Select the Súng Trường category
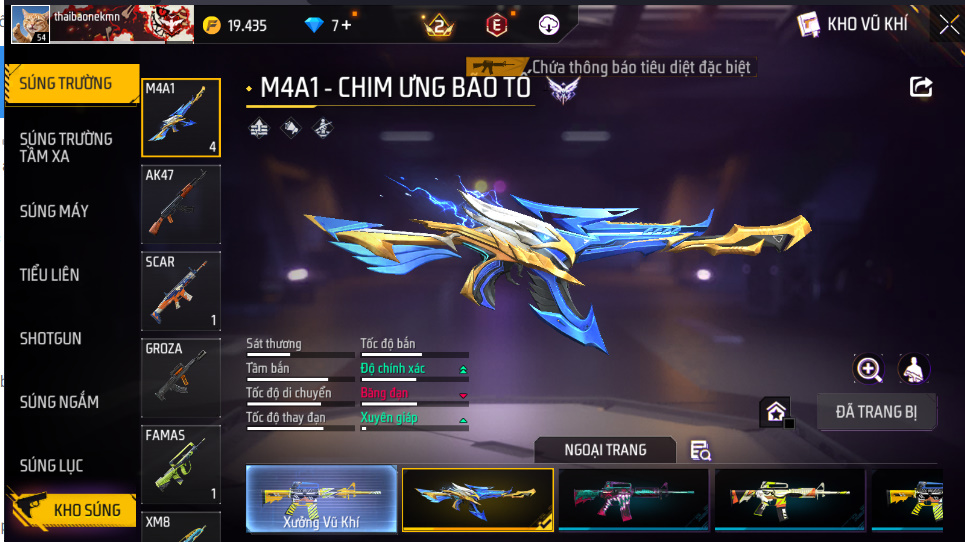This screenshot has width=965, height=542. pyautogui.click(x=68, y=84)
